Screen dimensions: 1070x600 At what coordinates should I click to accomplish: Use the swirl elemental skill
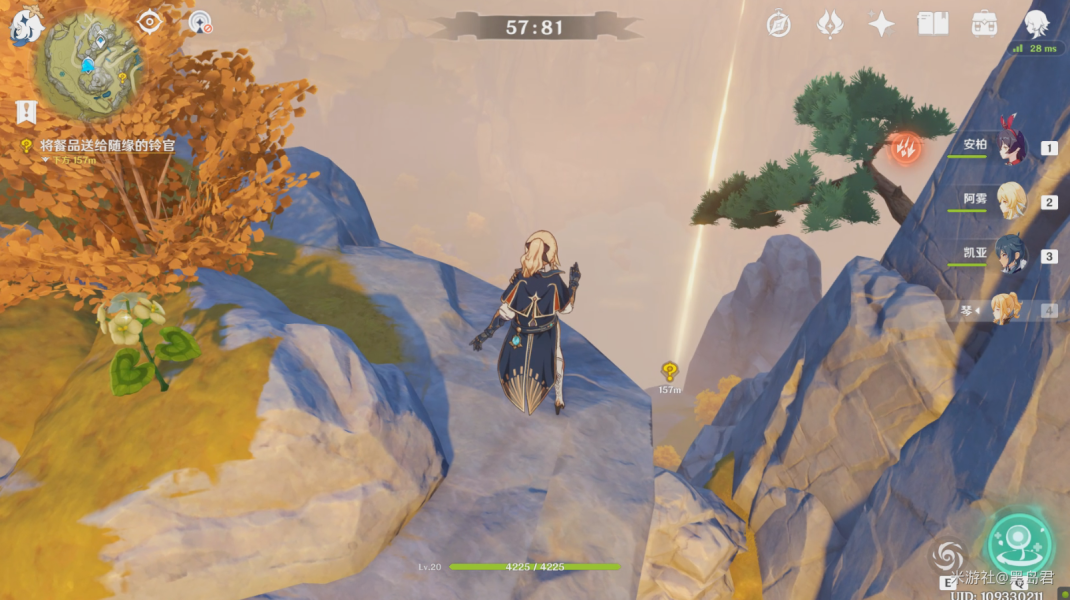[948, 556]
